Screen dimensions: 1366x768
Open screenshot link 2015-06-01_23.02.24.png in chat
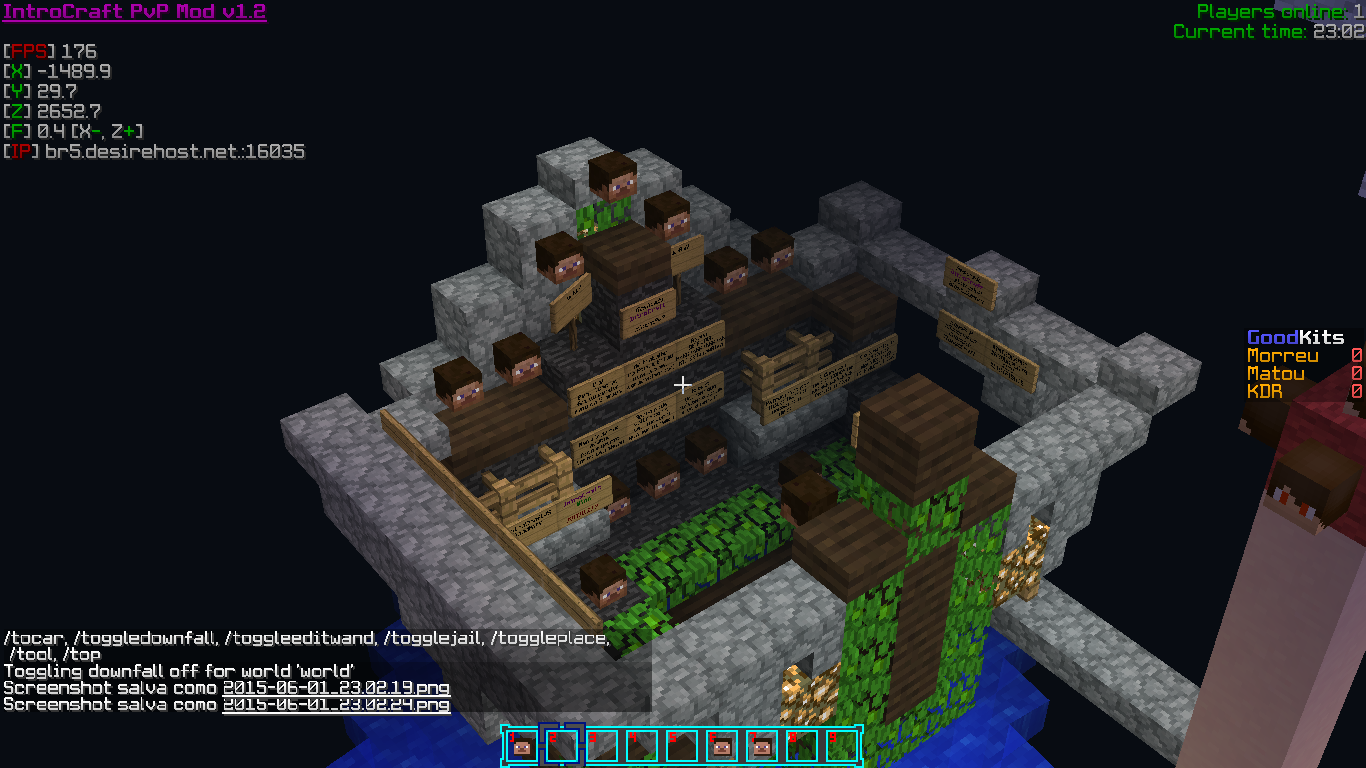point(336,704)
